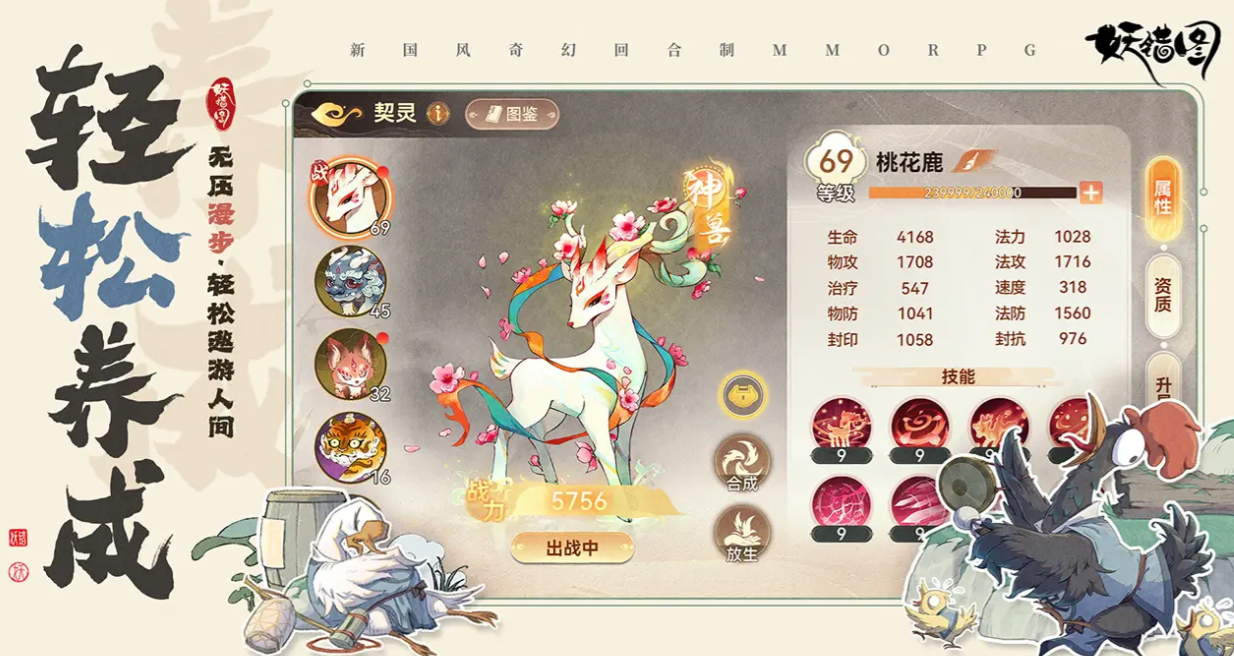Click the info icon beside 契灵
Image resolution: width=1234 pixels, height=656 pixels.
[x=438, y=113]
